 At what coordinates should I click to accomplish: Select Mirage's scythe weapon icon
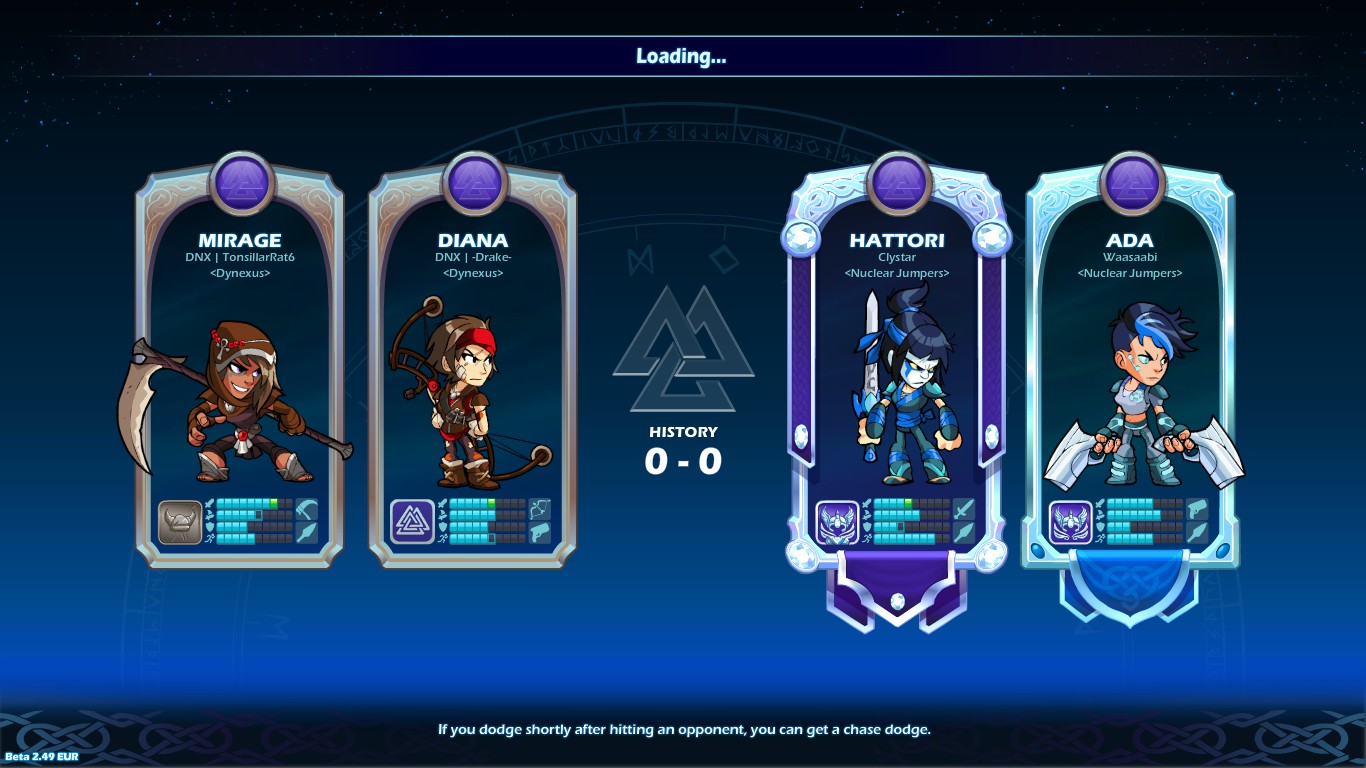[307, 510]
